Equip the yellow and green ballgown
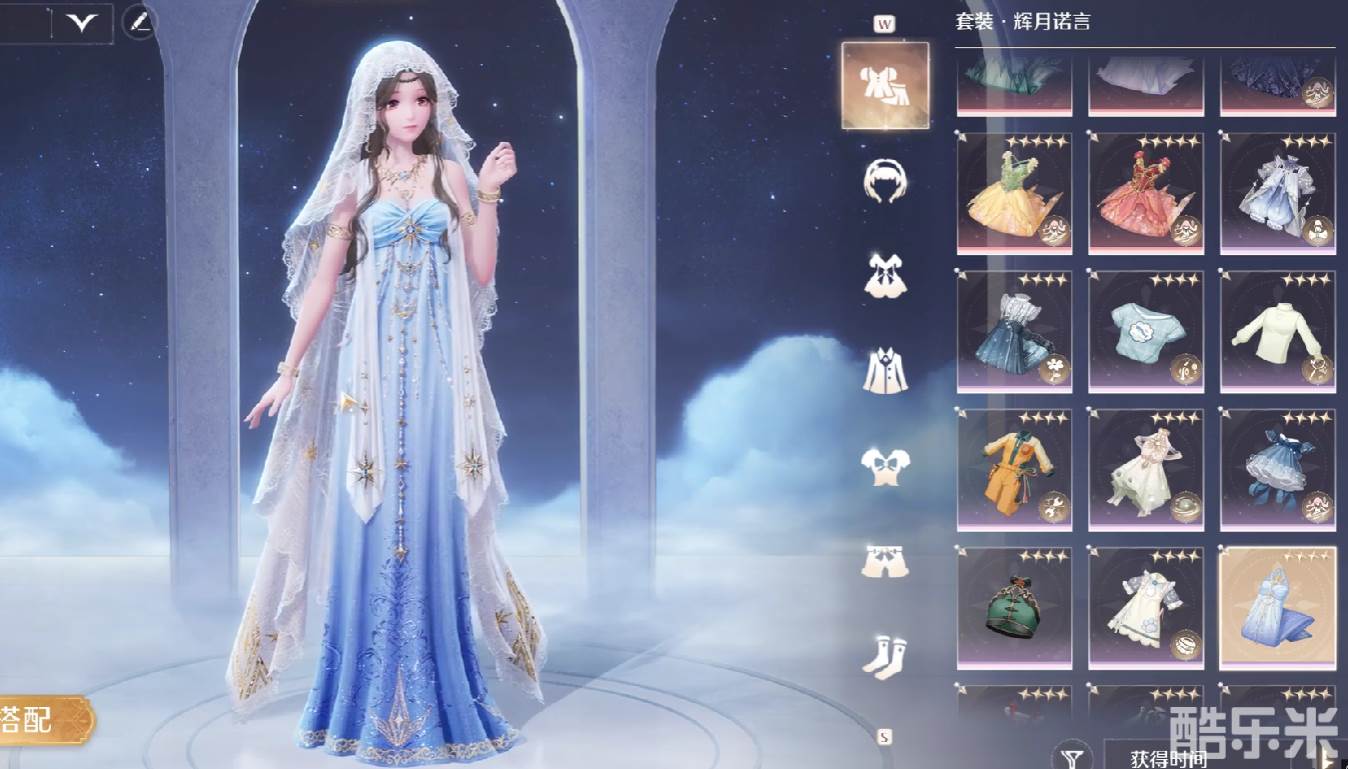The image size is (1348, 769). click(x=1014, y=194)
